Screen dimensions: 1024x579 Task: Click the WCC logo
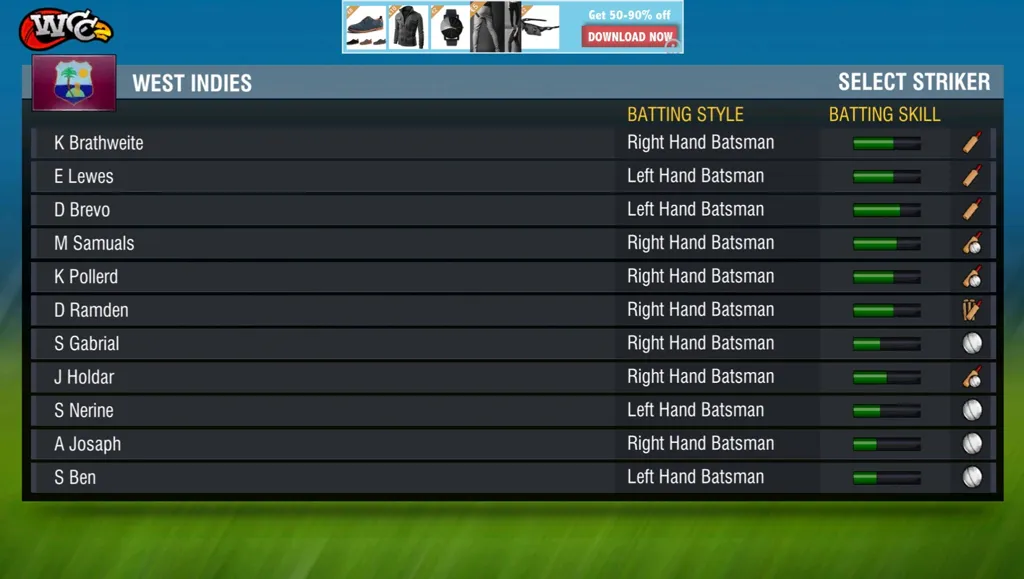[x=64, y=28]
